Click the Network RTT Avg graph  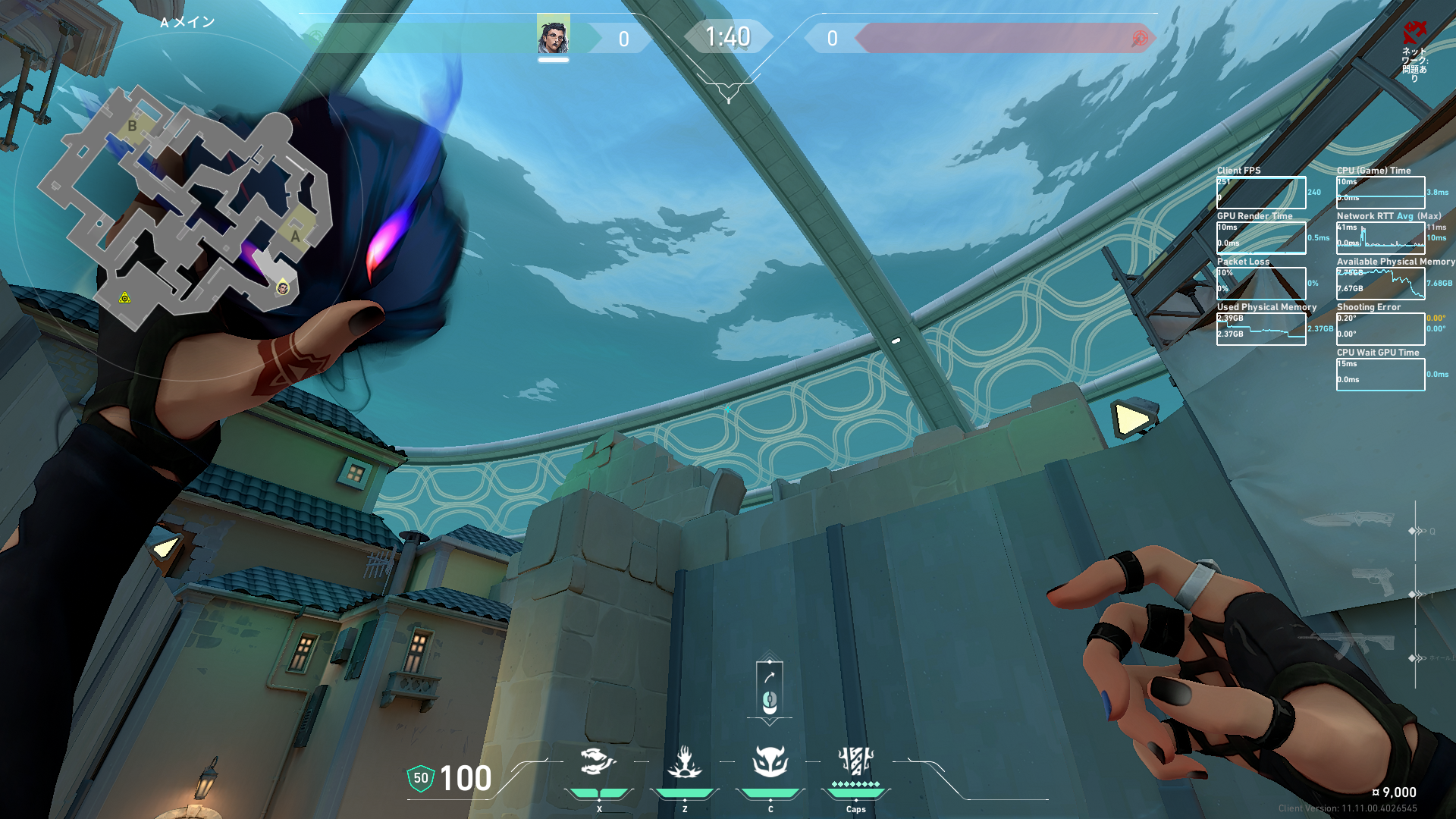point(1380,238)
